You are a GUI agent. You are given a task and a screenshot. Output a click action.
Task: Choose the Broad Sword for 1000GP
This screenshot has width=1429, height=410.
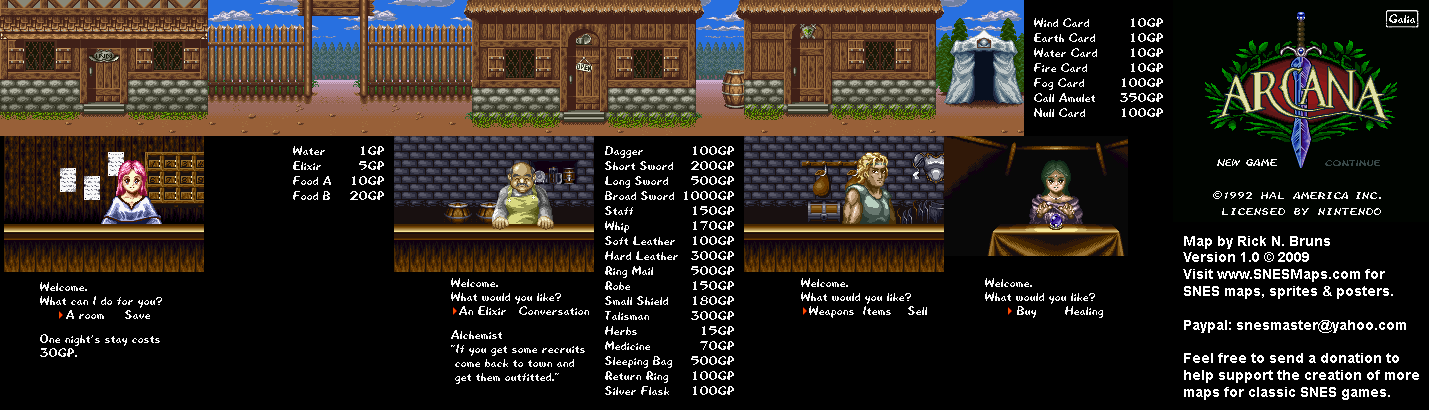point(639,196)
